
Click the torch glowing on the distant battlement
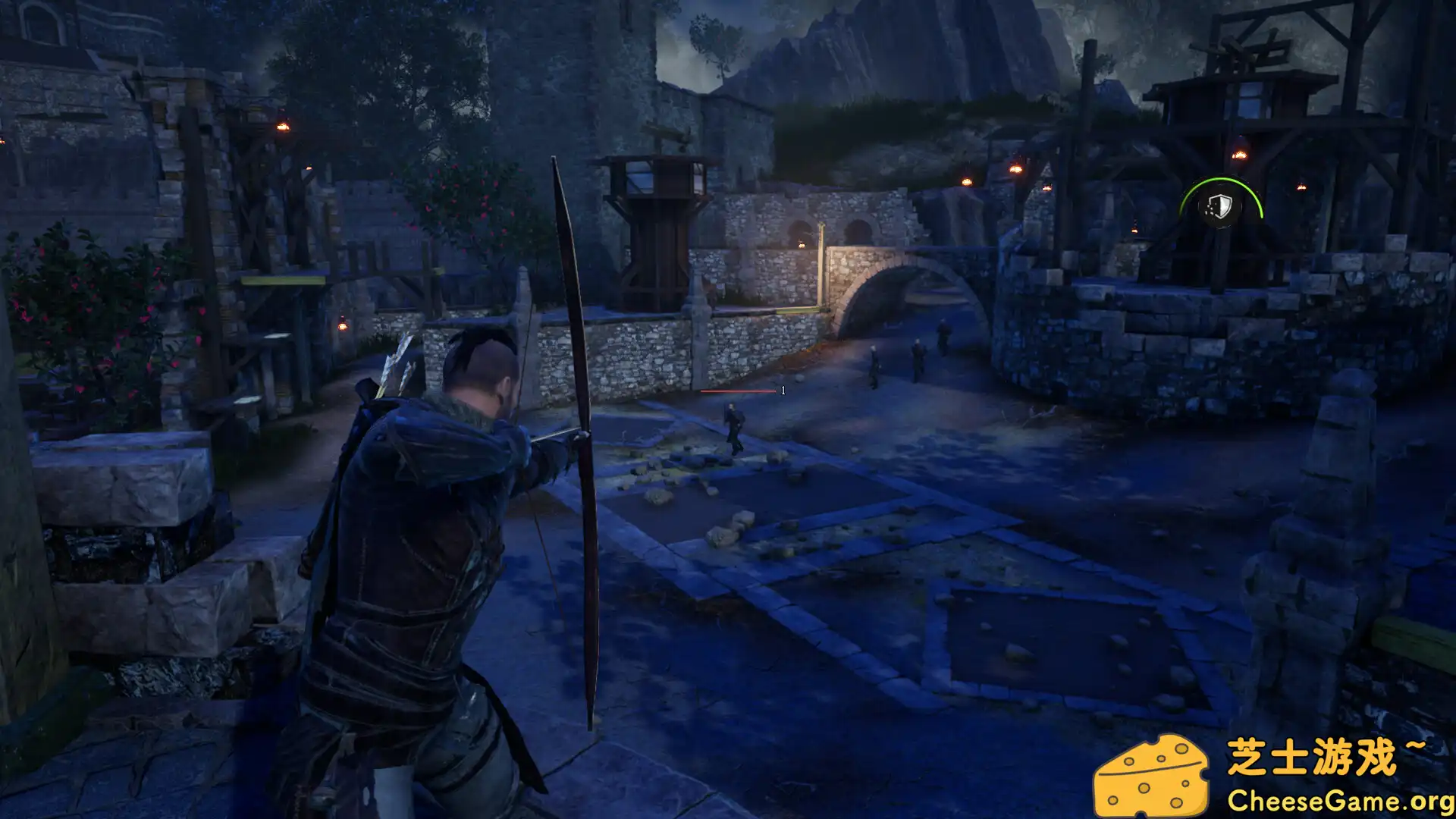(x=1015, y=168)
